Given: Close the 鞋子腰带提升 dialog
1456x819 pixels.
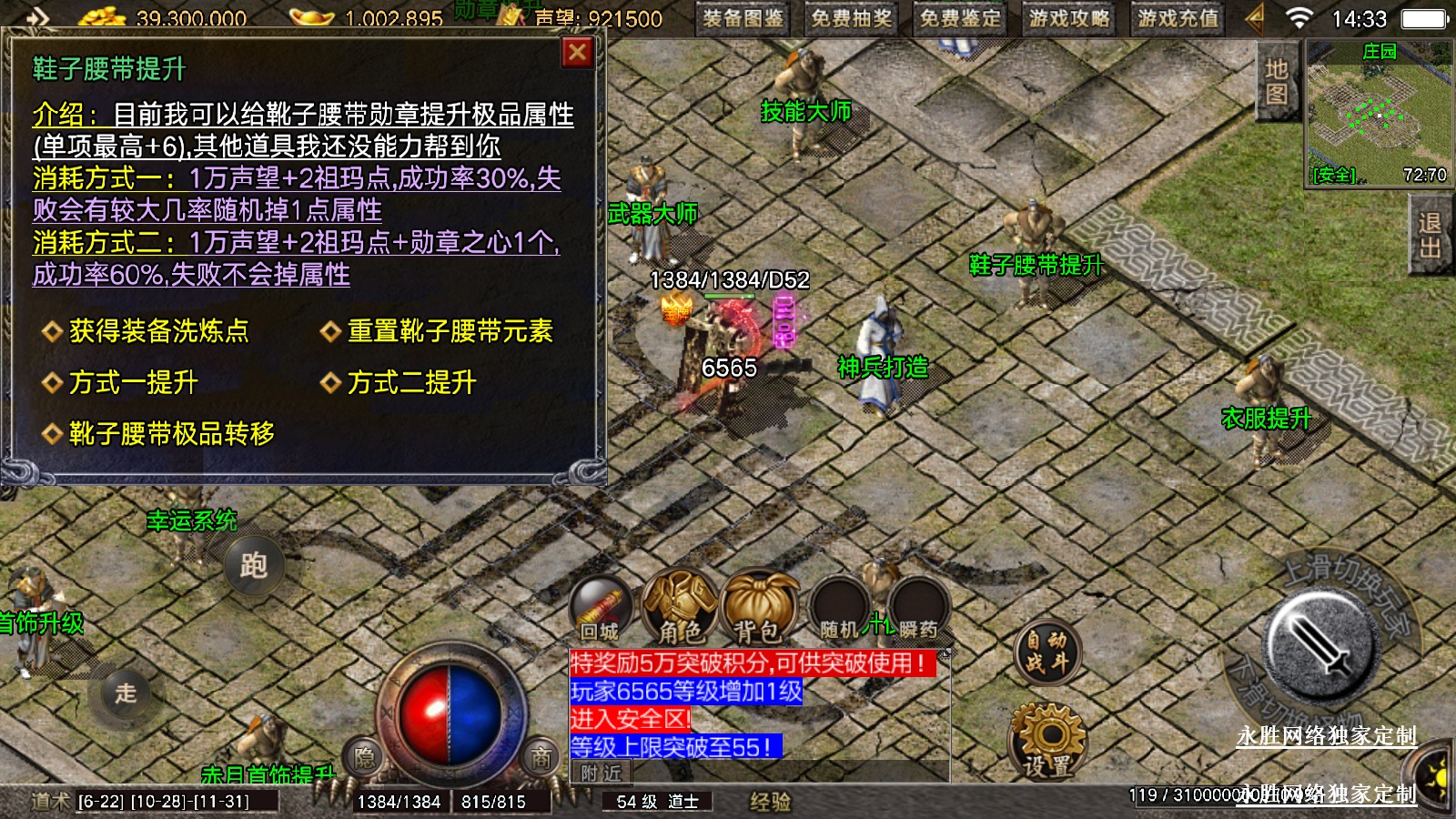Looking at the screenshot, I should point(577,54).
